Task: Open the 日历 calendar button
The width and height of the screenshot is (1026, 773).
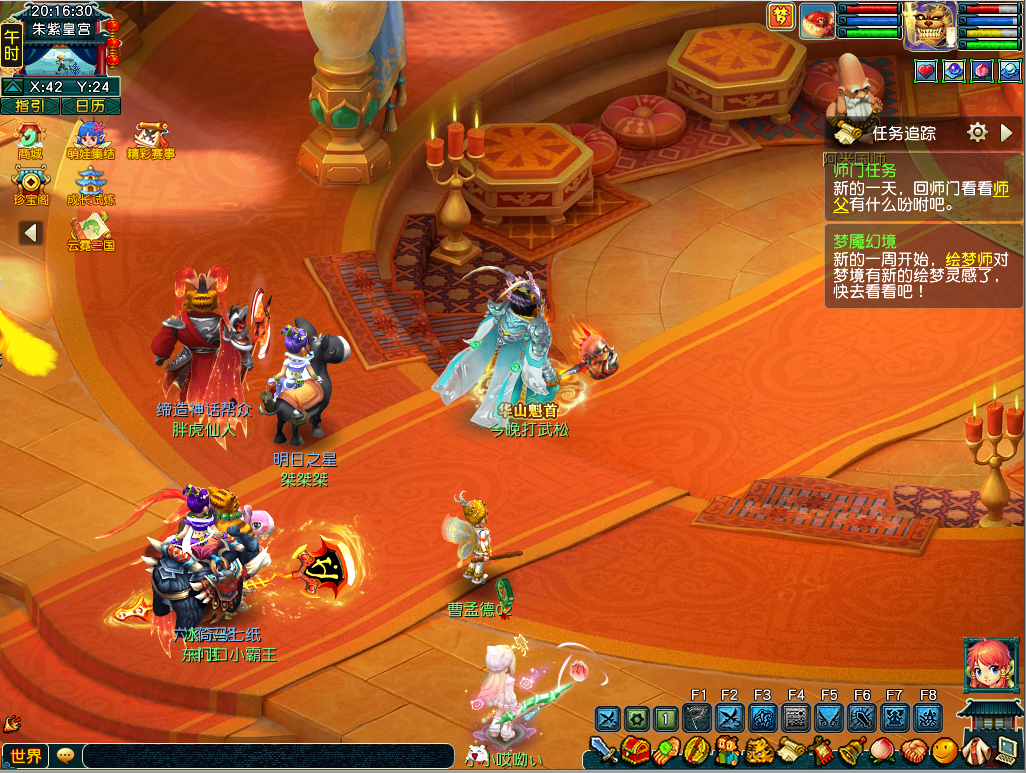Action: click(91, 106)
